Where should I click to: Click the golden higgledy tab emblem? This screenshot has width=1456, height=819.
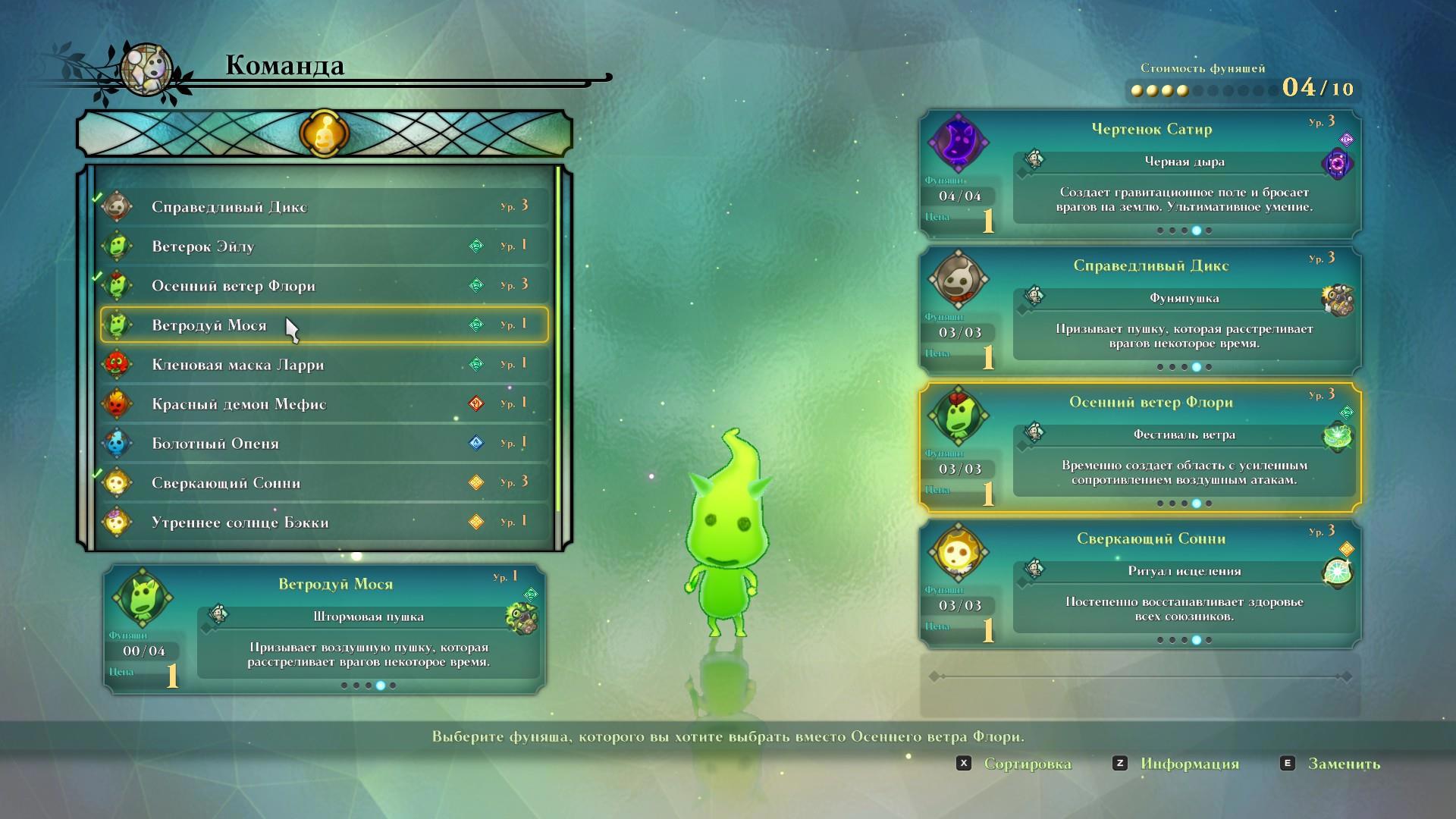click(324, 133)
